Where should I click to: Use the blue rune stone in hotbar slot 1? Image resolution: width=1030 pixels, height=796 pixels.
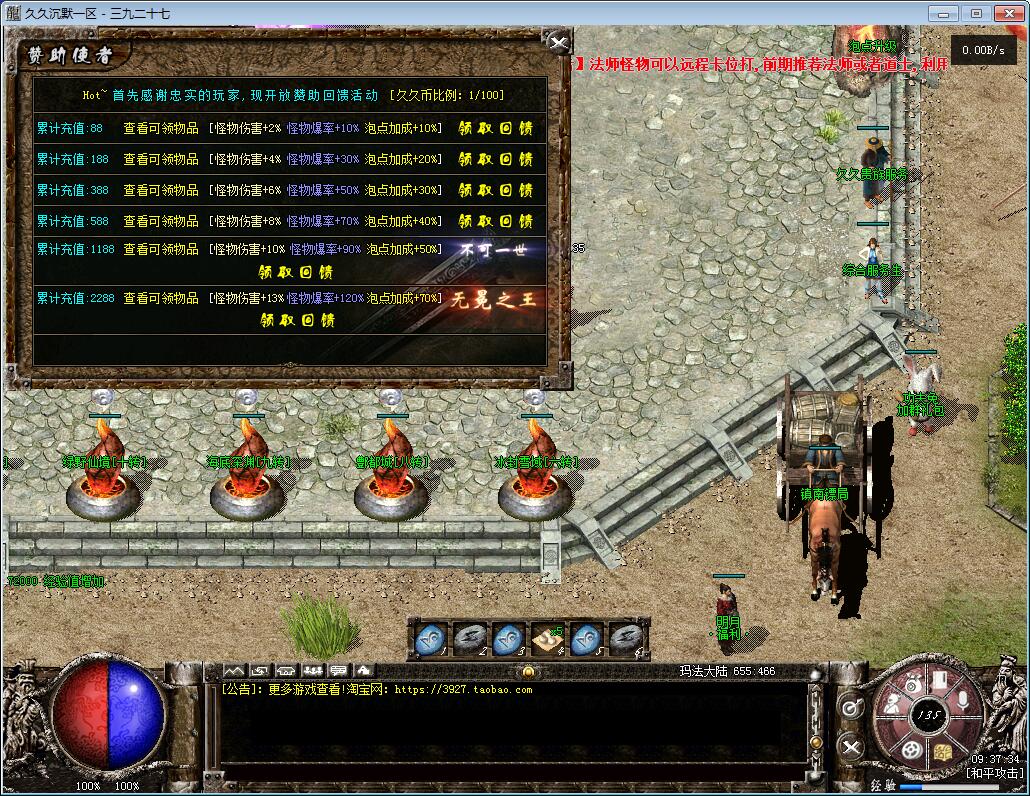point(429,636)
